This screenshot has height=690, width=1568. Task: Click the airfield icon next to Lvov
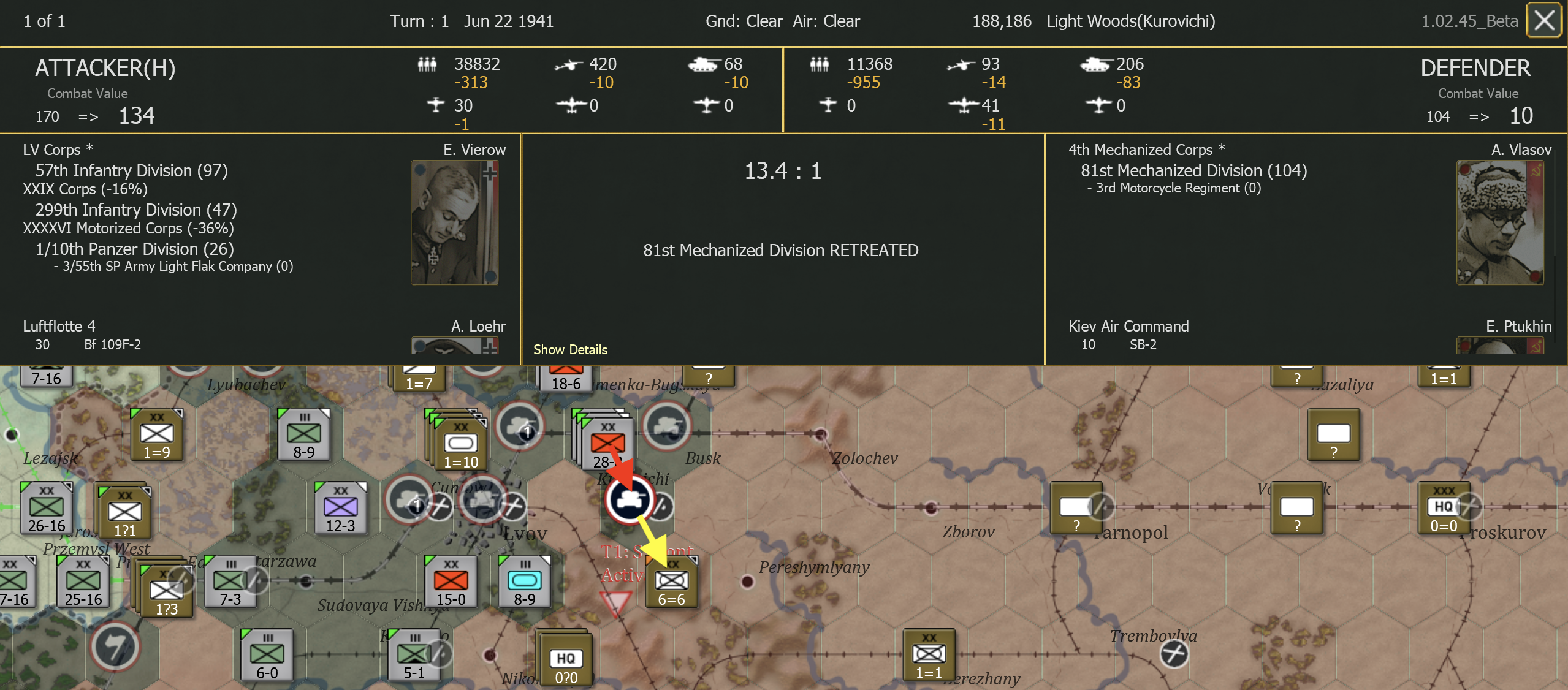(512, 506)
